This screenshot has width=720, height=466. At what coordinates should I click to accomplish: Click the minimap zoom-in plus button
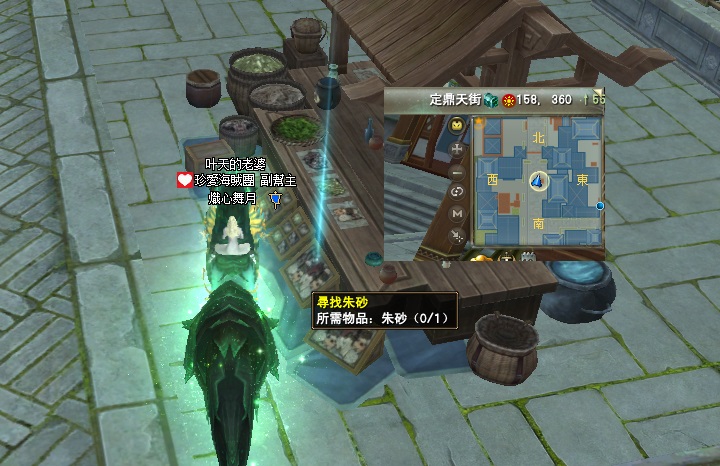[x=457, y=148]
